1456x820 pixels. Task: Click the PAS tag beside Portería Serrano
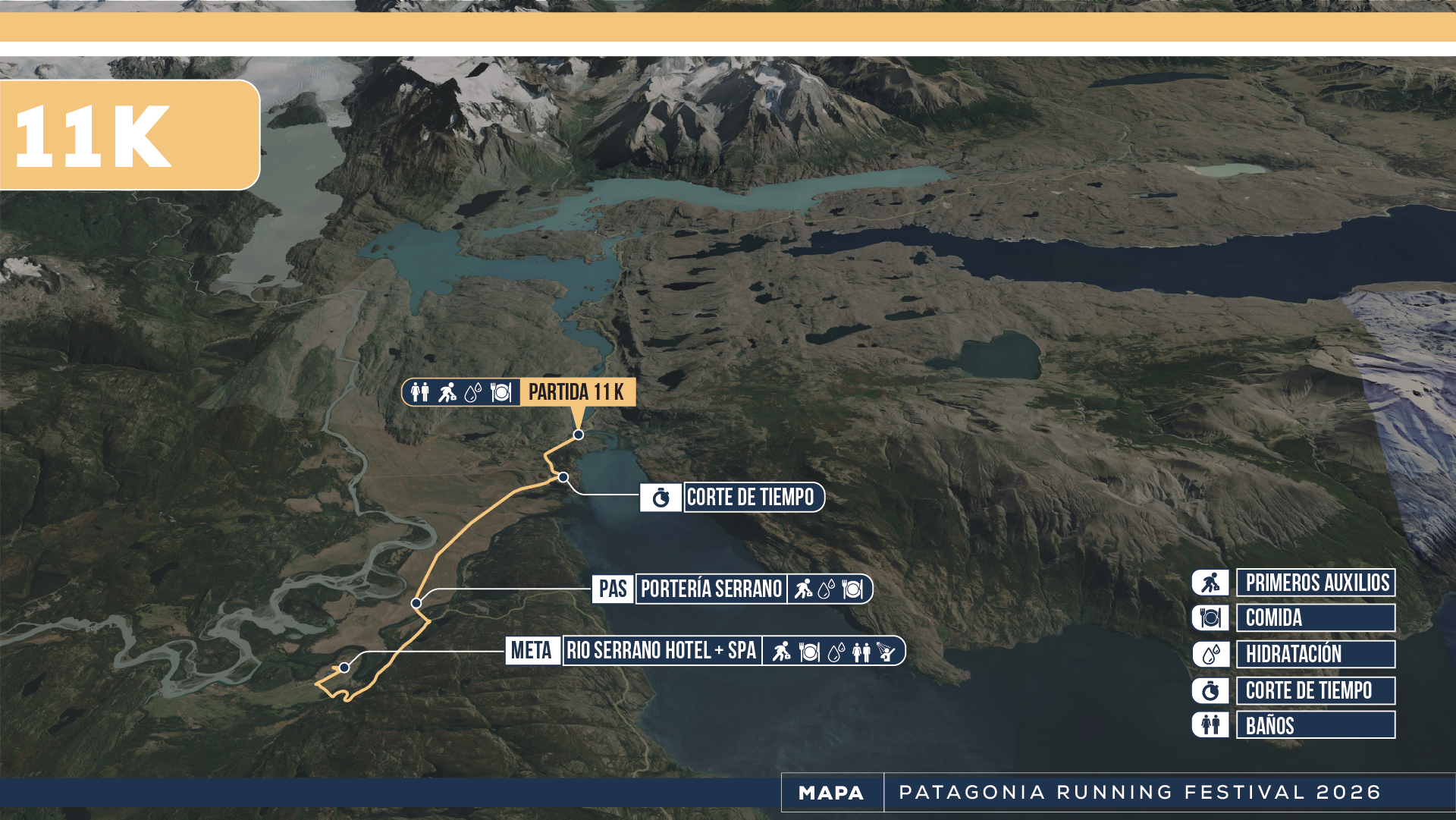tap(613, 589)
